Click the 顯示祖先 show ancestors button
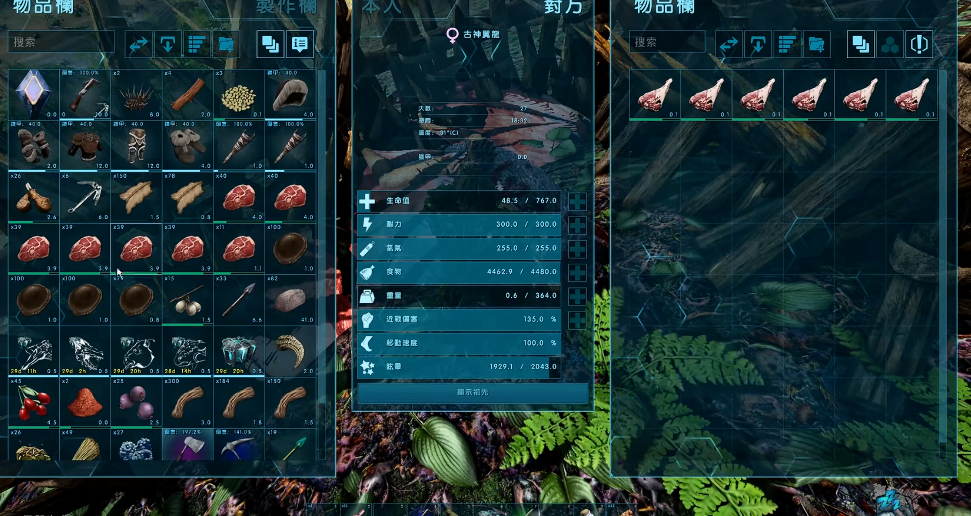Image resolution: width=971 pixels, height=516 pixels. coord(472,392)
